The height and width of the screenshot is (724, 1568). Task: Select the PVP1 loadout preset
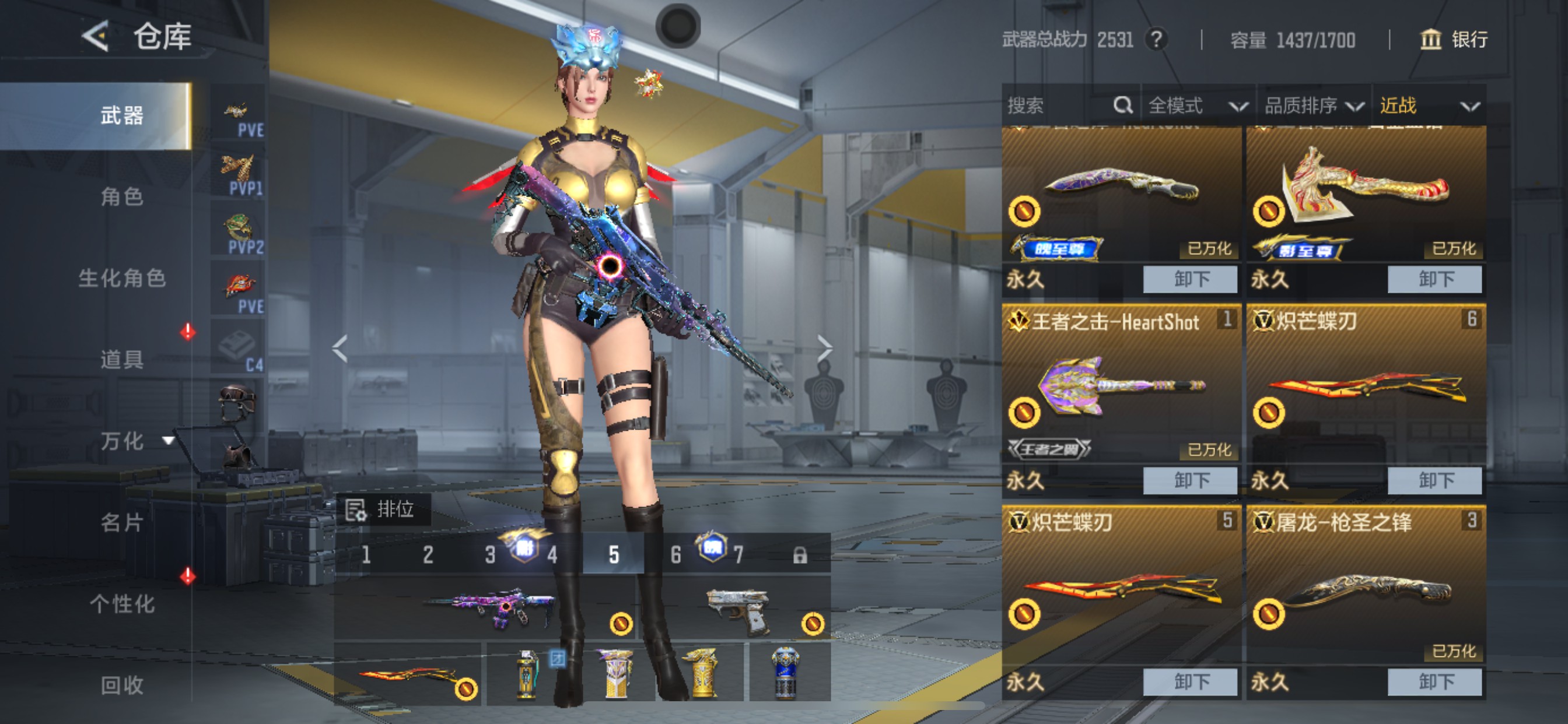pos(239,175)
